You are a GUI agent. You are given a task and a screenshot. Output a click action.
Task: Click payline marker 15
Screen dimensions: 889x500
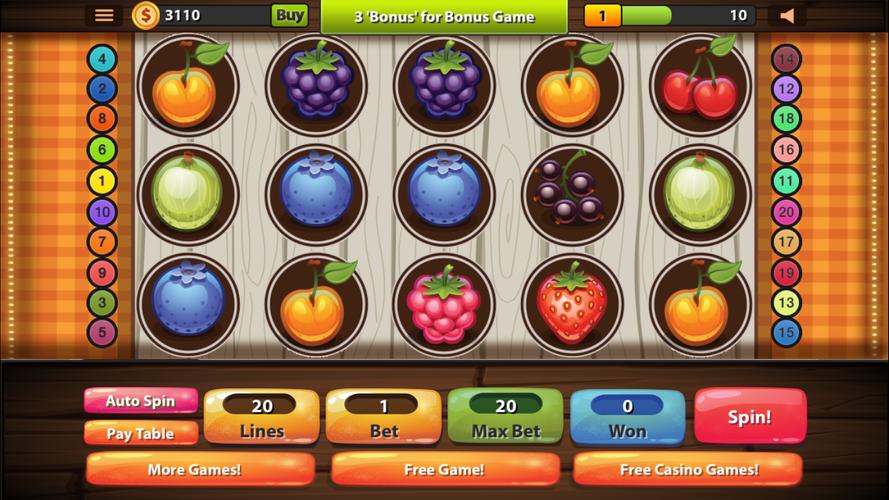point(786,332)
